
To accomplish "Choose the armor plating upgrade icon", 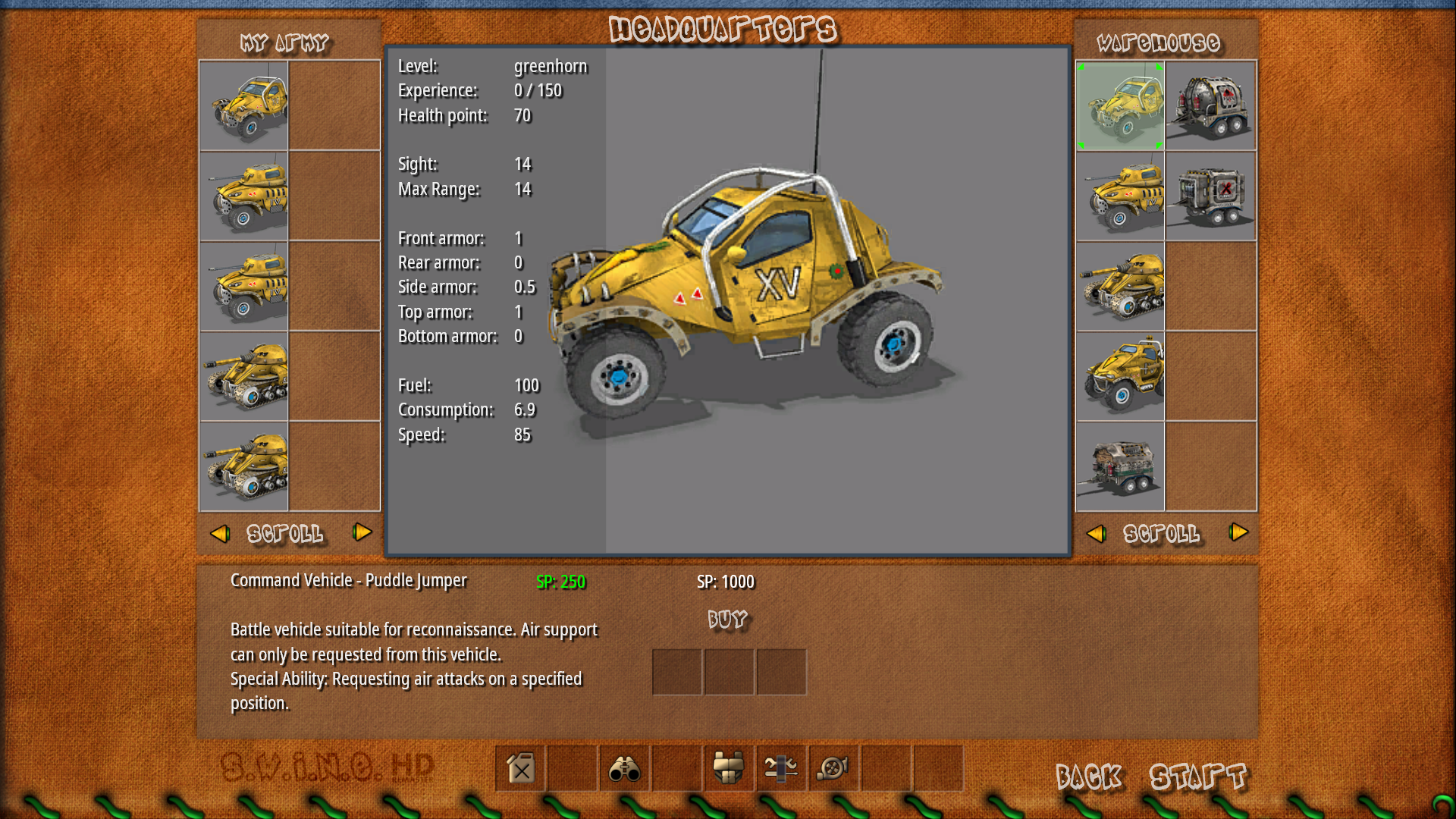I will pyautogui.click(x=729, y=769).
